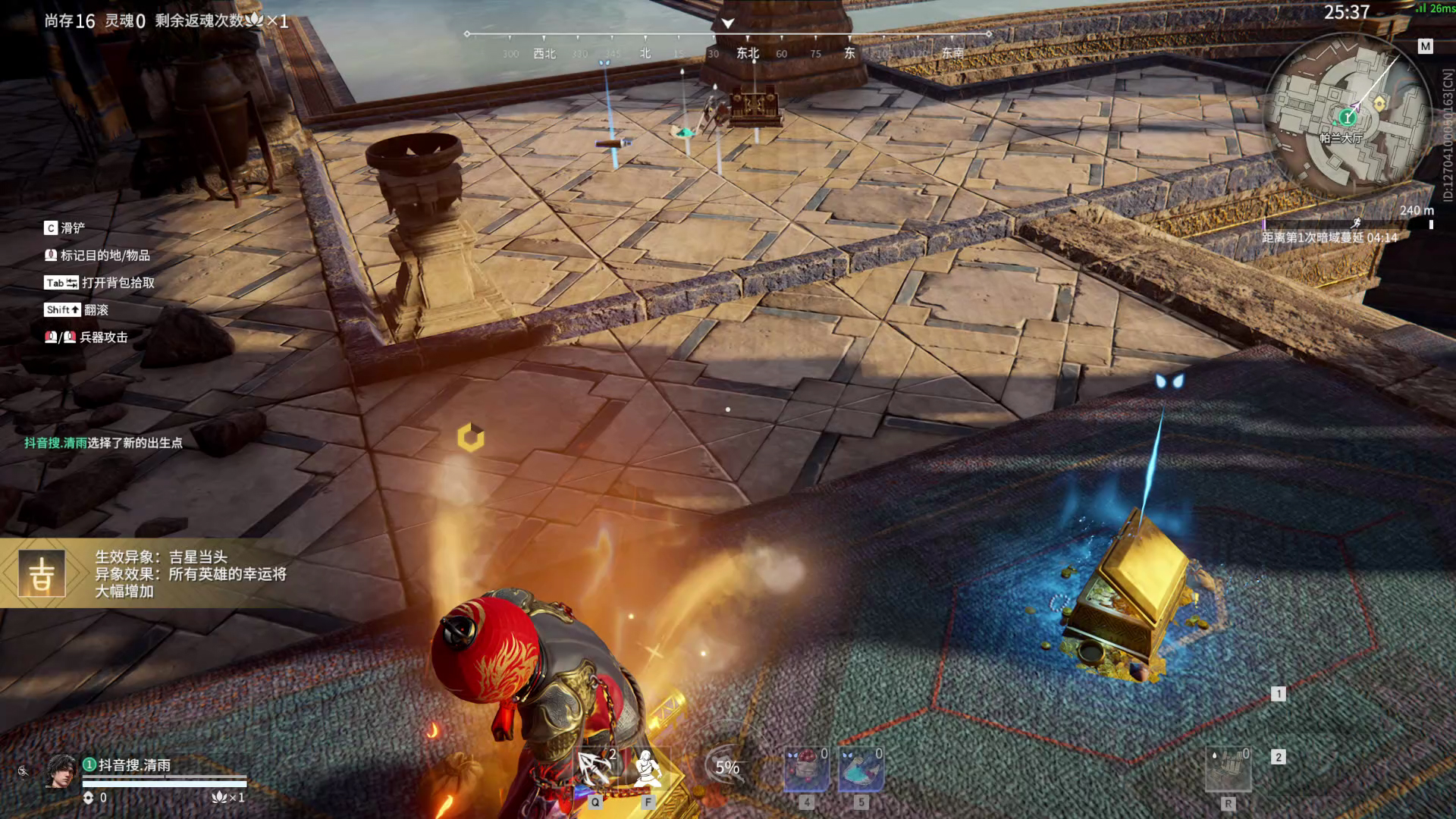Activate the kneeling hero ultimate icon
The image size is (1456, 819).
point(647,770)
